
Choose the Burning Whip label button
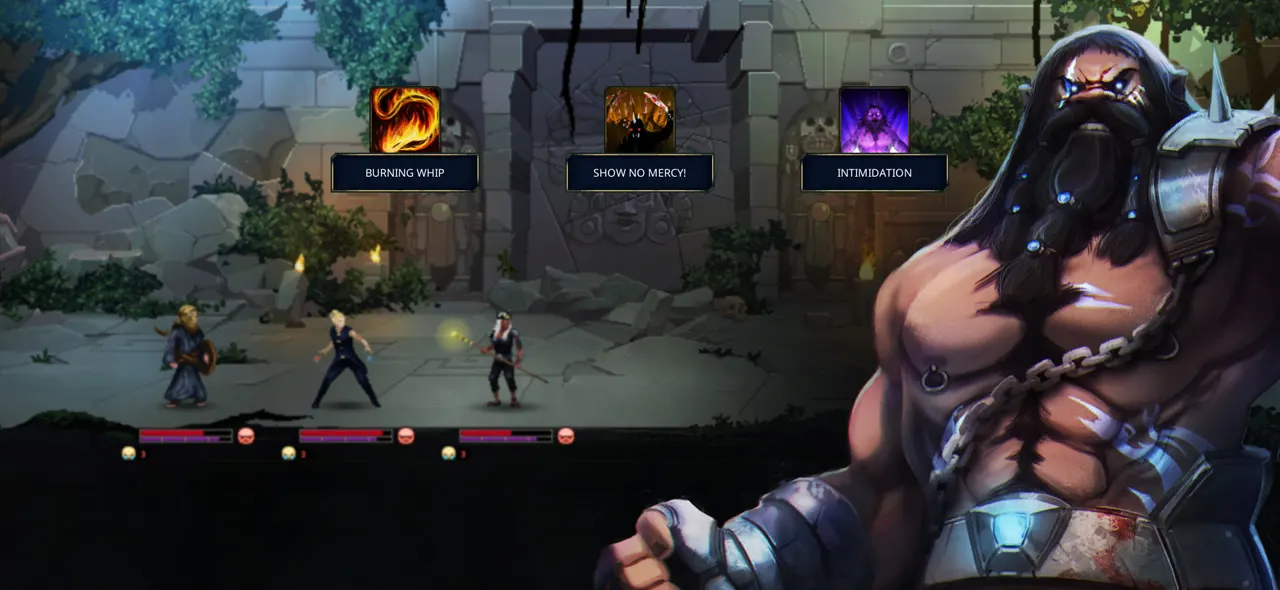point(405,173)
